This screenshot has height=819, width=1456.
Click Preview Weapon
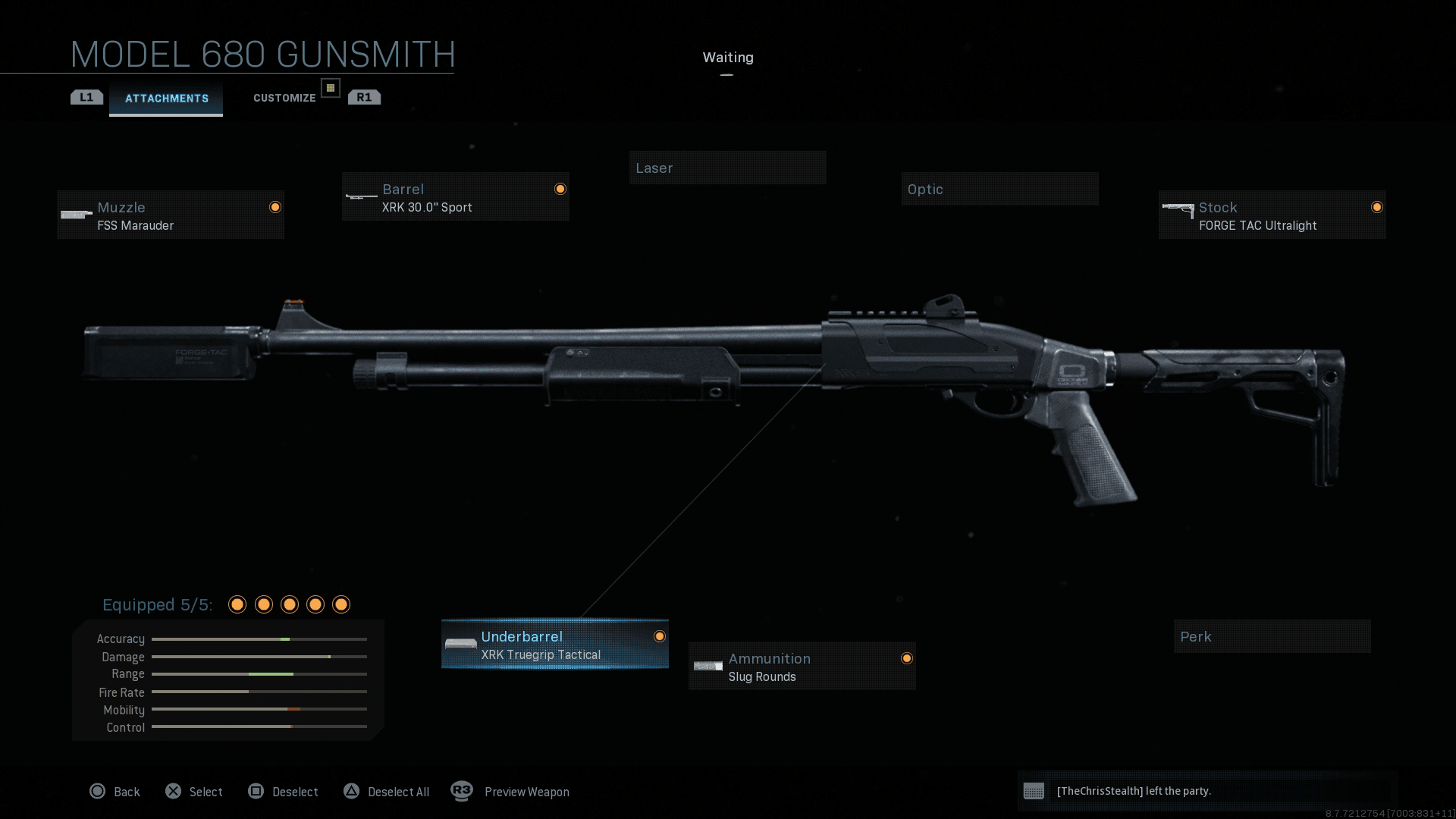(510, 792)
